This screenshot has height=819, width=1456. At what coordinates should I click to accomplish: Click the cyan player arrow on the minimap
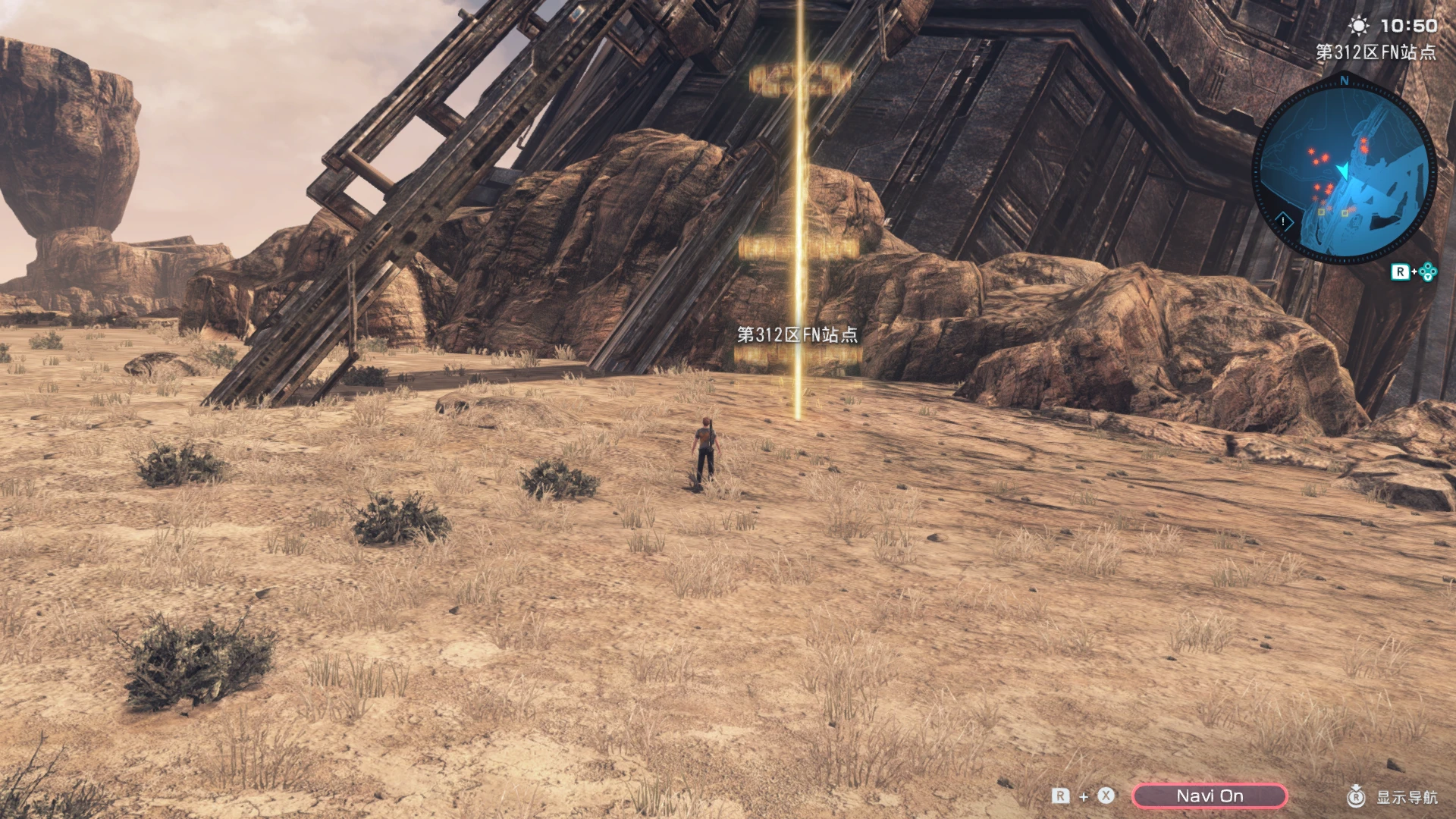coord(1344,171)
